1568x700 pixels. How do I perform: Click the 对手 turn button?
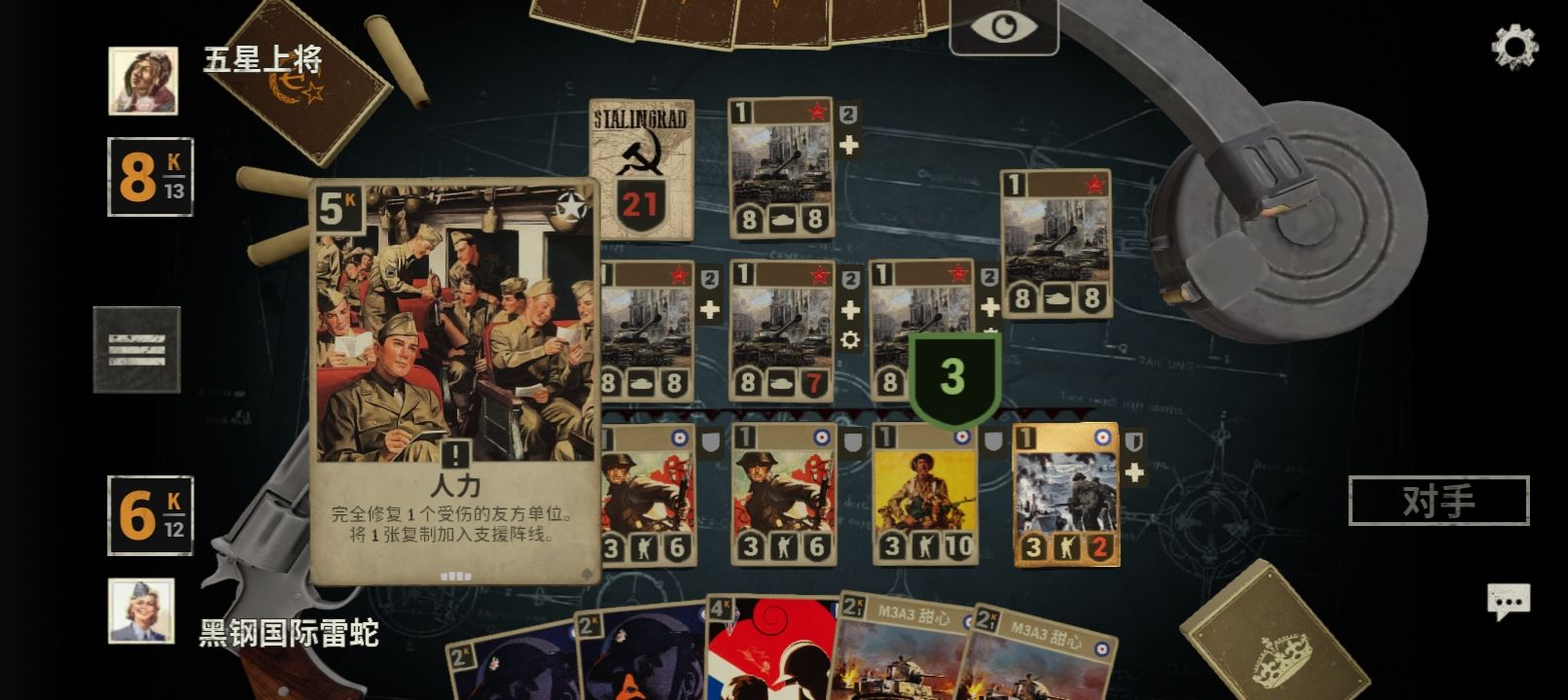click(1439, 501)
